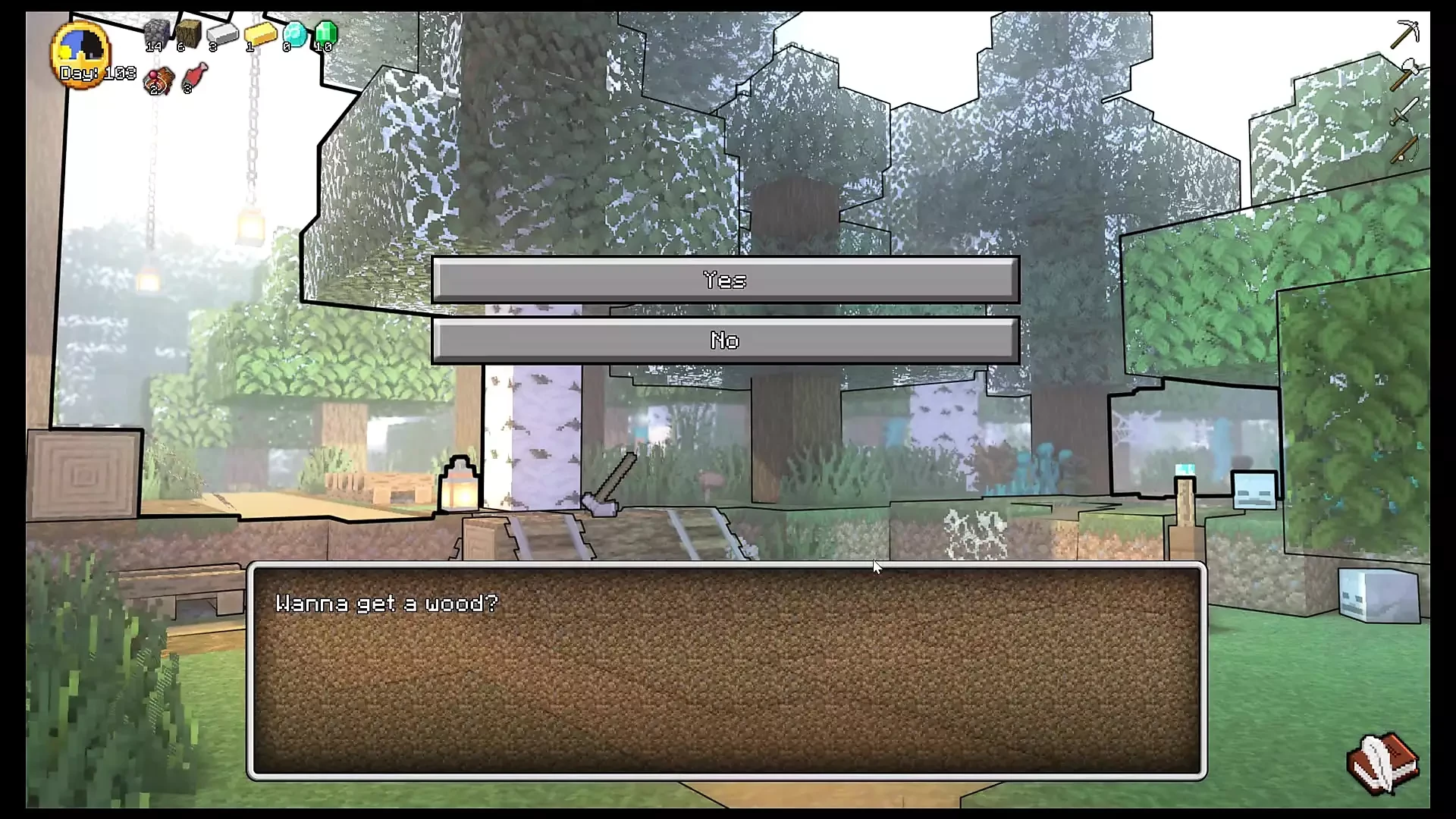Choose No to decline the offer
Screen dimensions: 1456x819
click(x=726, y=340)
